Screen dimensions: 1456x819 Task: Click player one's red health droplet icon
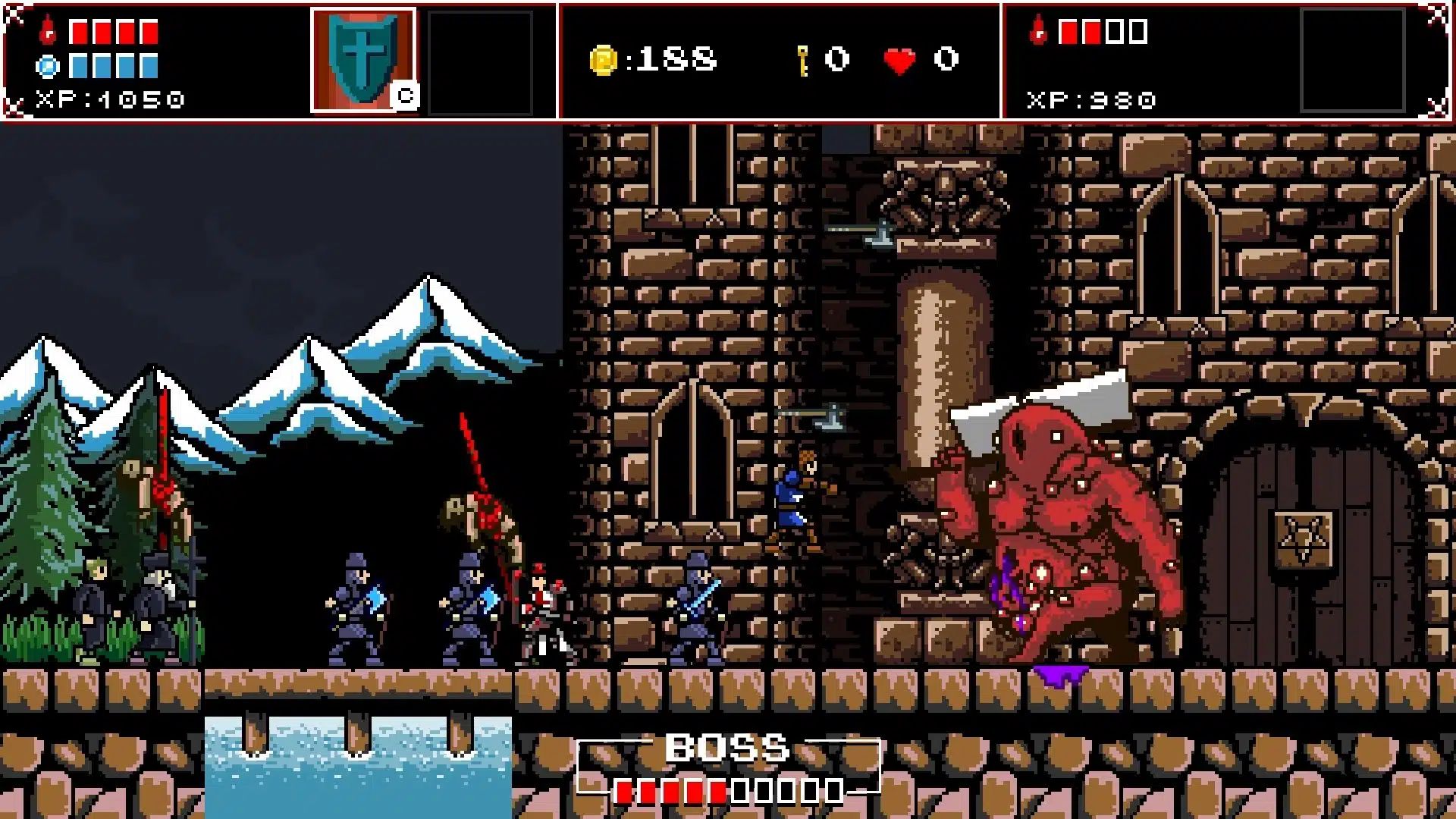point(47,32)
